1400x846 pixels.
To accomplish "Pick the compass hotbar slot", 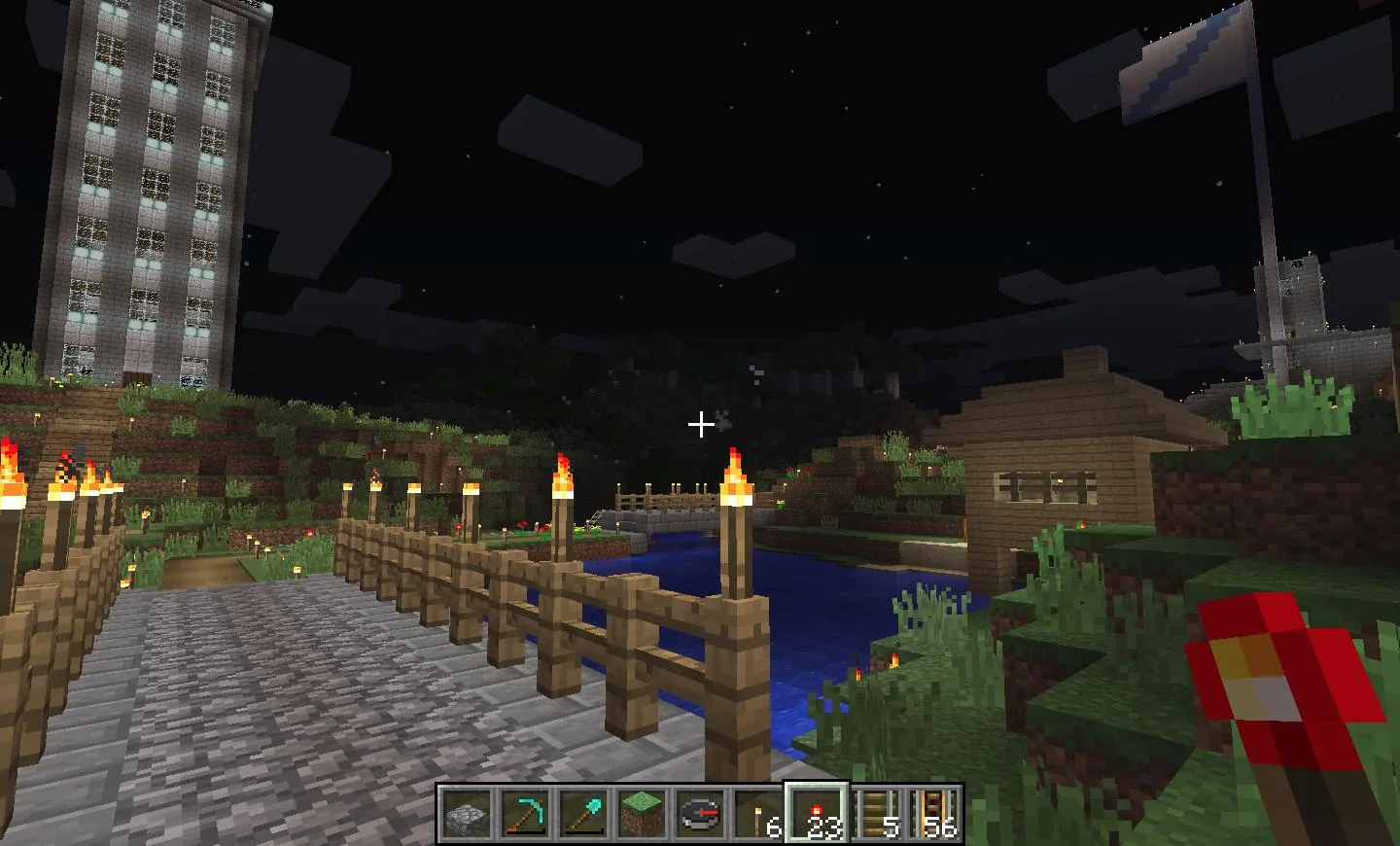I will (x=699, y=813).
